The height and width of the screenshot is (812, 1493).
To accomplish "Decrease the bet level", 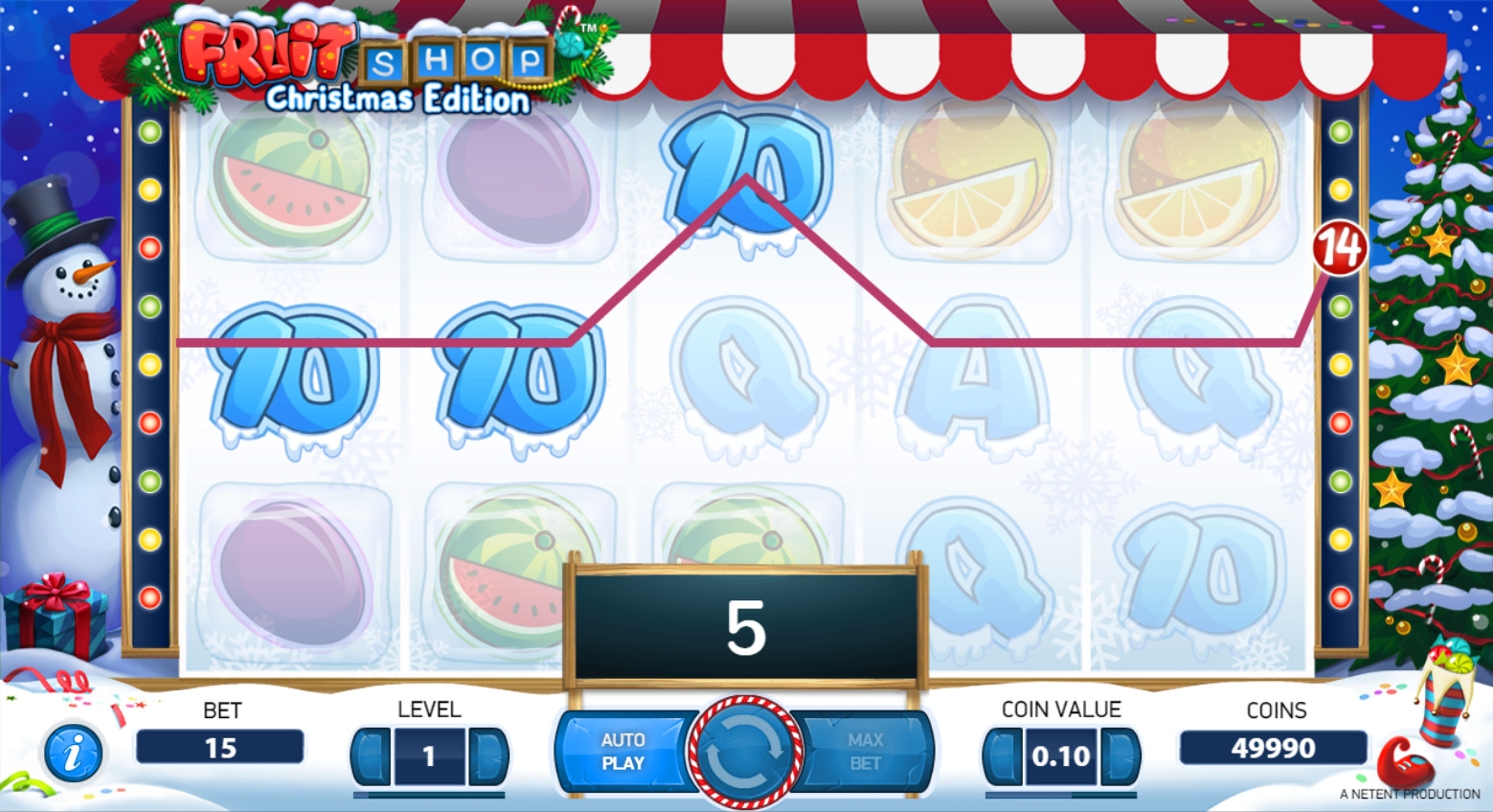I will [x=373, y=756].
